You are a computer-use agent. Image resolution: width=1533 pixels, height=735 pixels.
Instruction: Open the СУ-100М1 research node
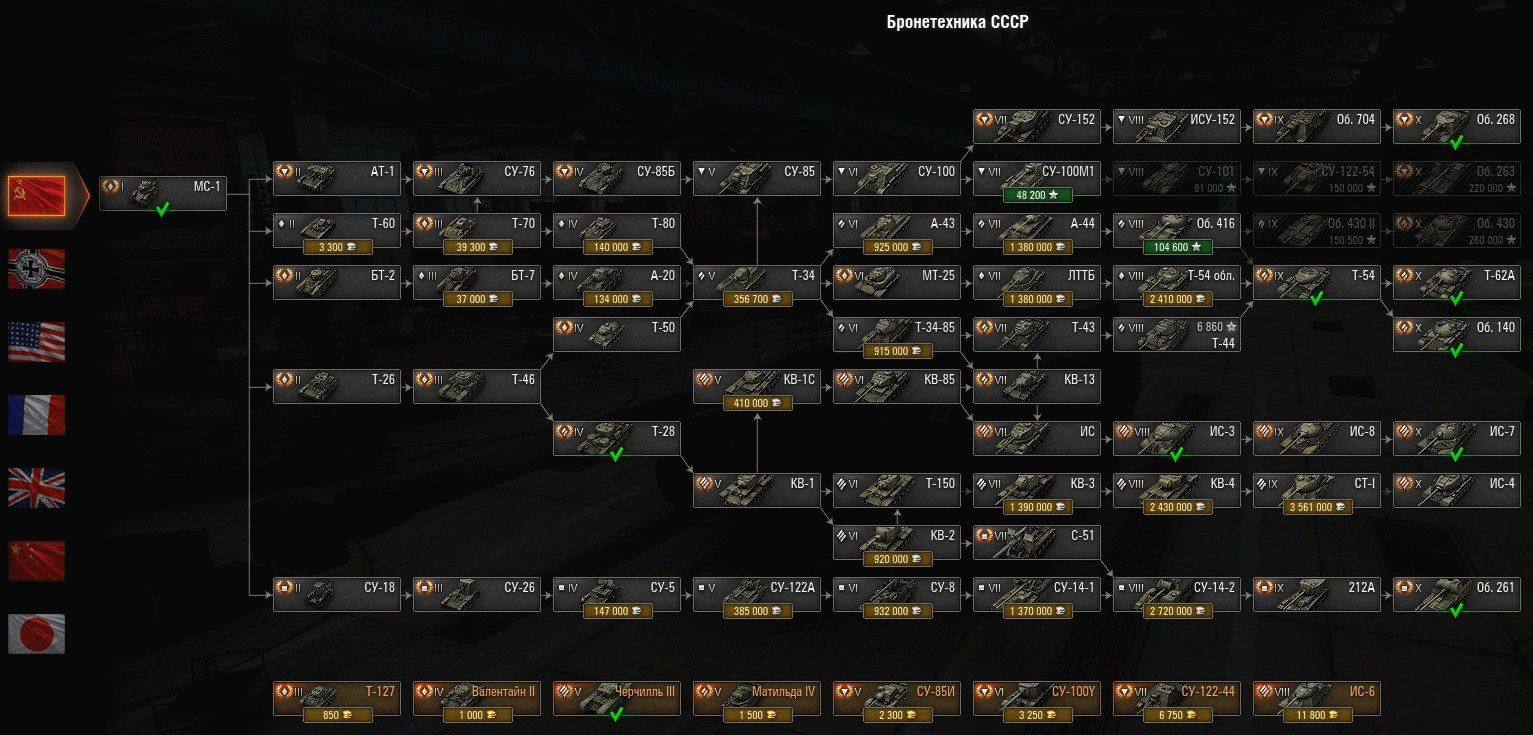click(1036, 178)
